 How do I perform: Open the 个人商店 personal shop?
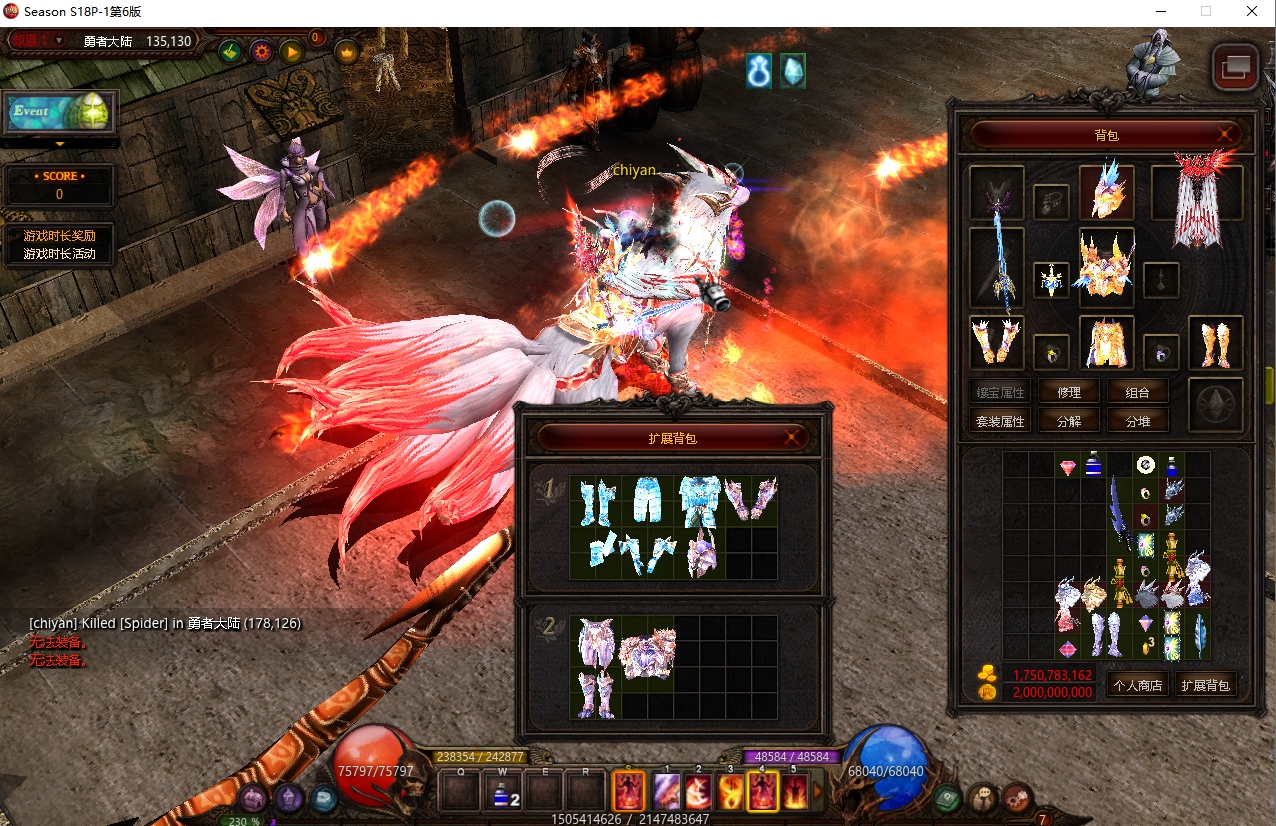(1137, 685)
